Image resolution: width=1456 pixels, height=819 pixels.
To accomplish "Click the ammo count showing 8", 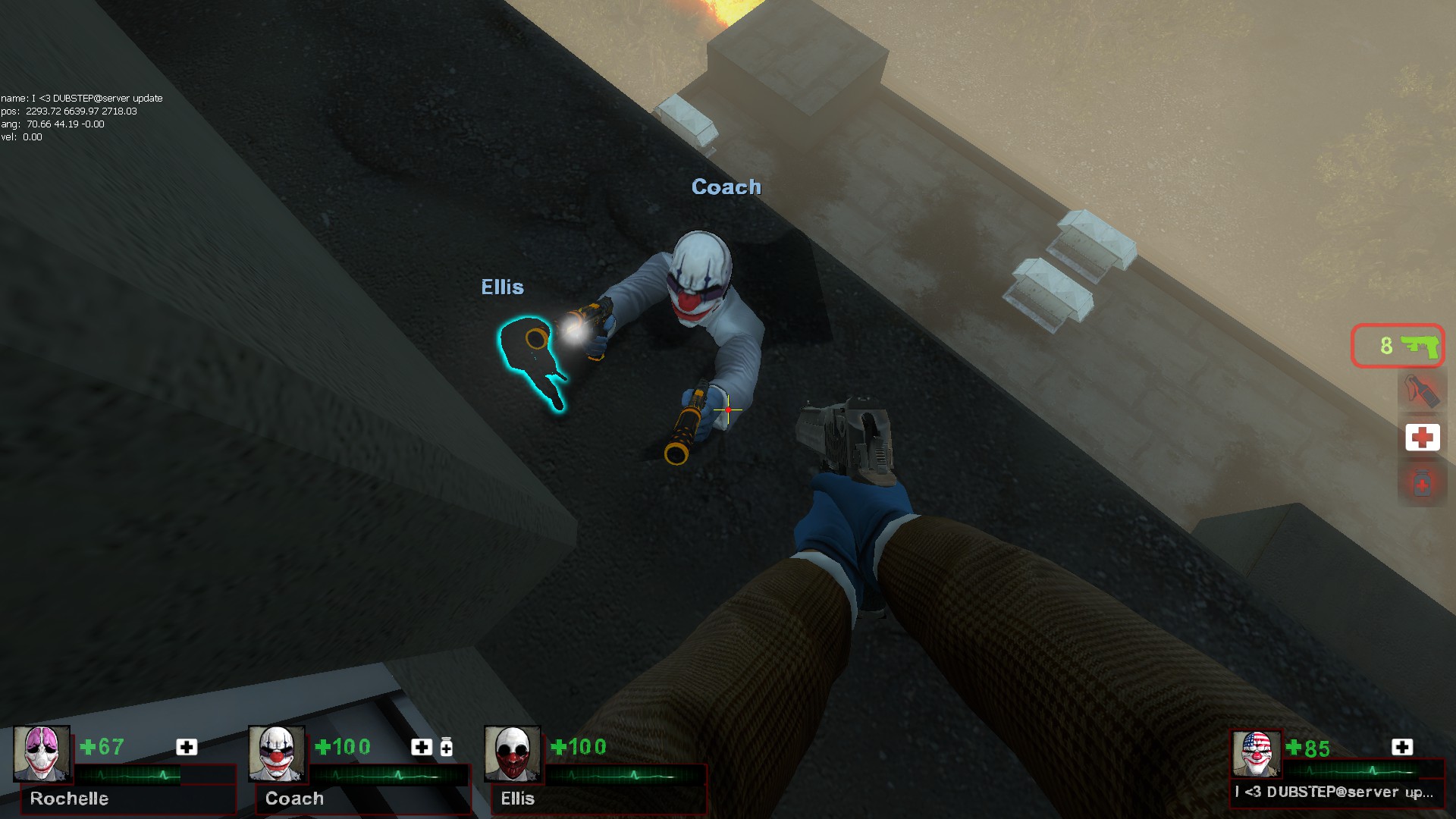I will pos(1386,346).
